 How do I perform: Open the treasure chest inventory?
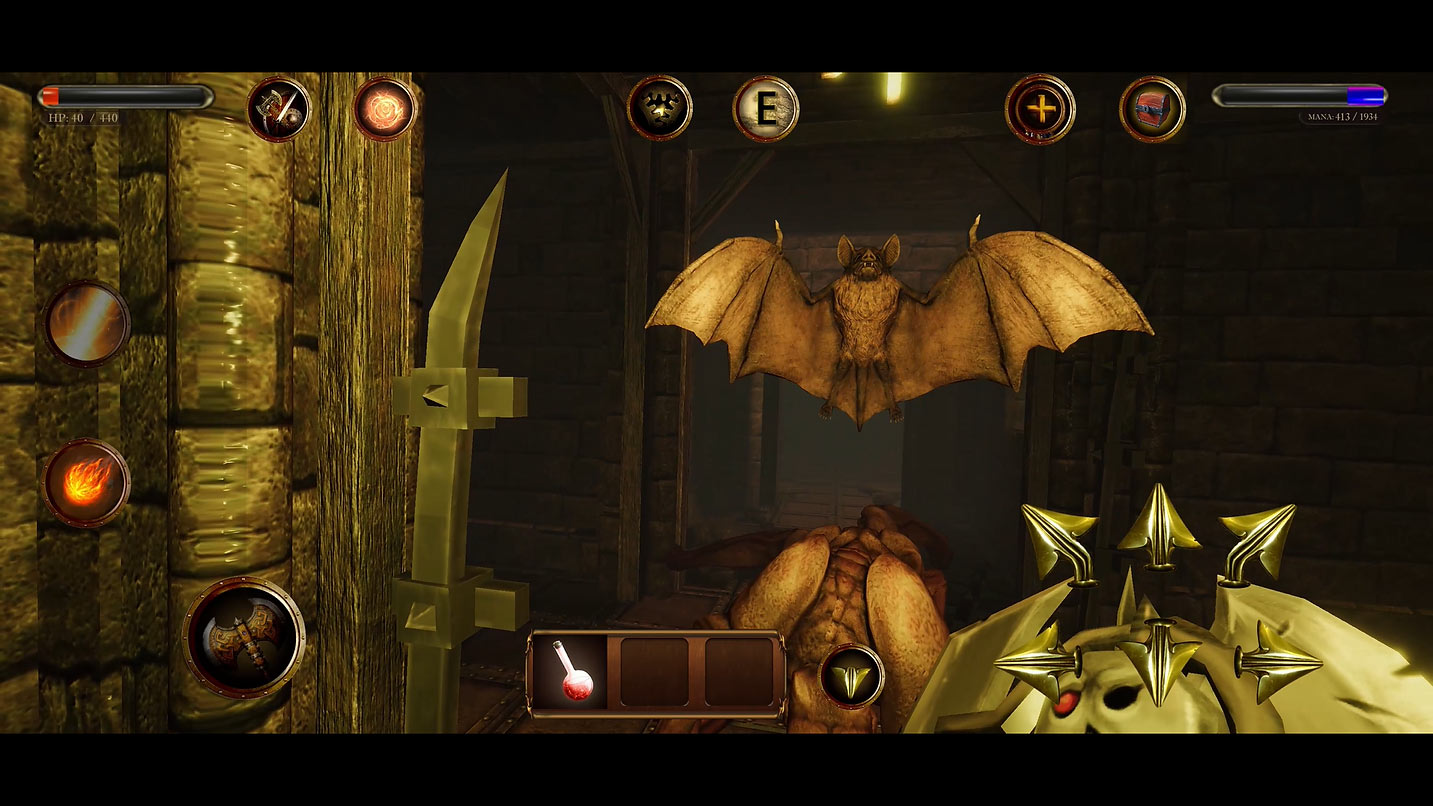(1152, 109)
